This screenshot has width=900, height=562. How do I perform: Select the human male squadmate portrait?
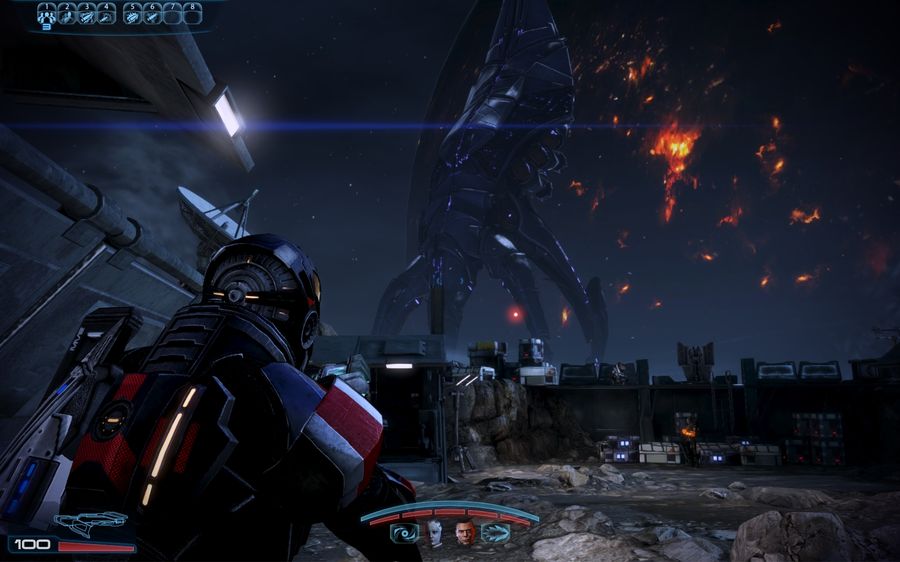[465, 531]
